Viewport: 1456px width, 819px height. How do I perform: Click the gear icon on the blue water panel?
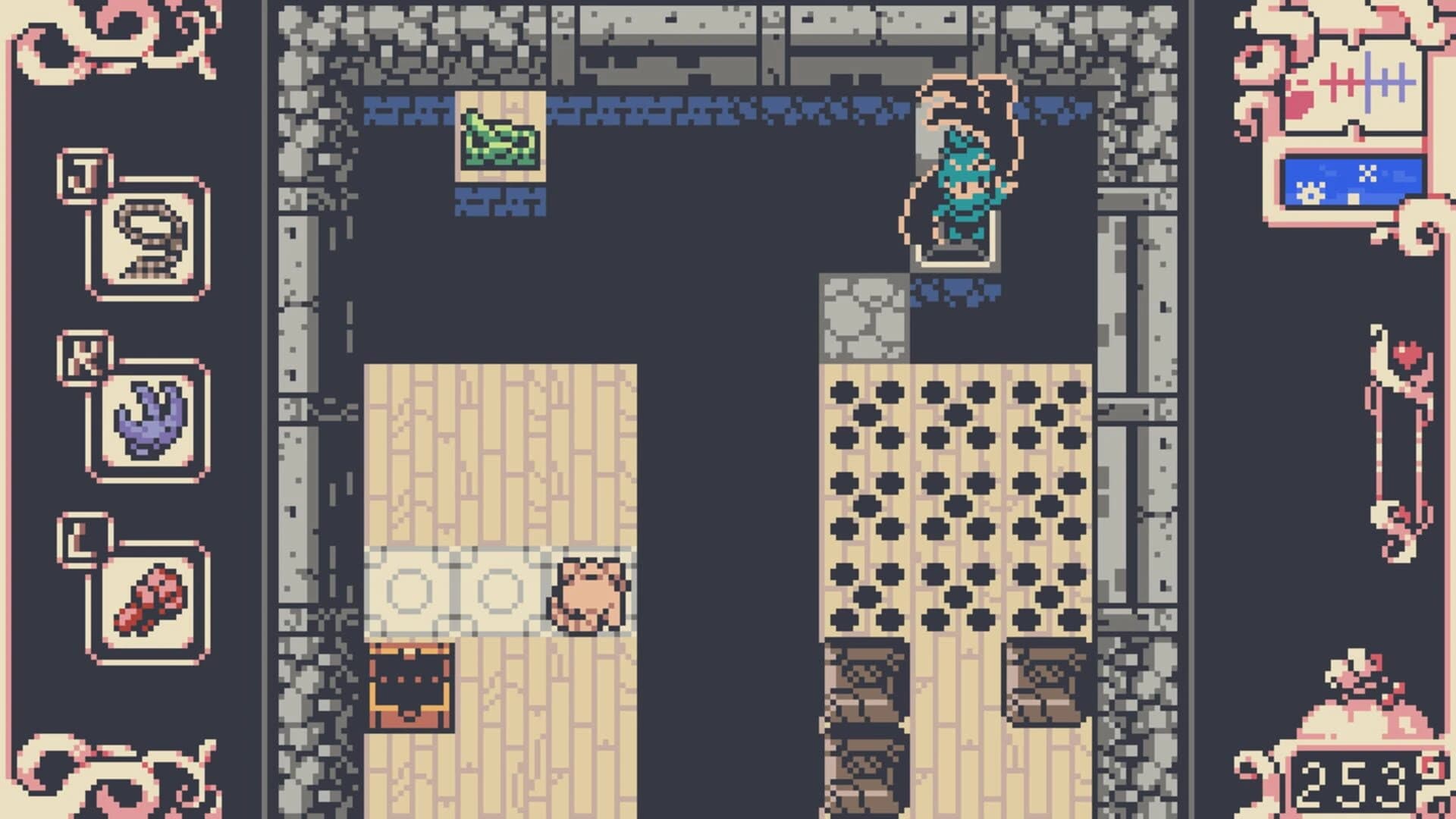[1310, 192]
